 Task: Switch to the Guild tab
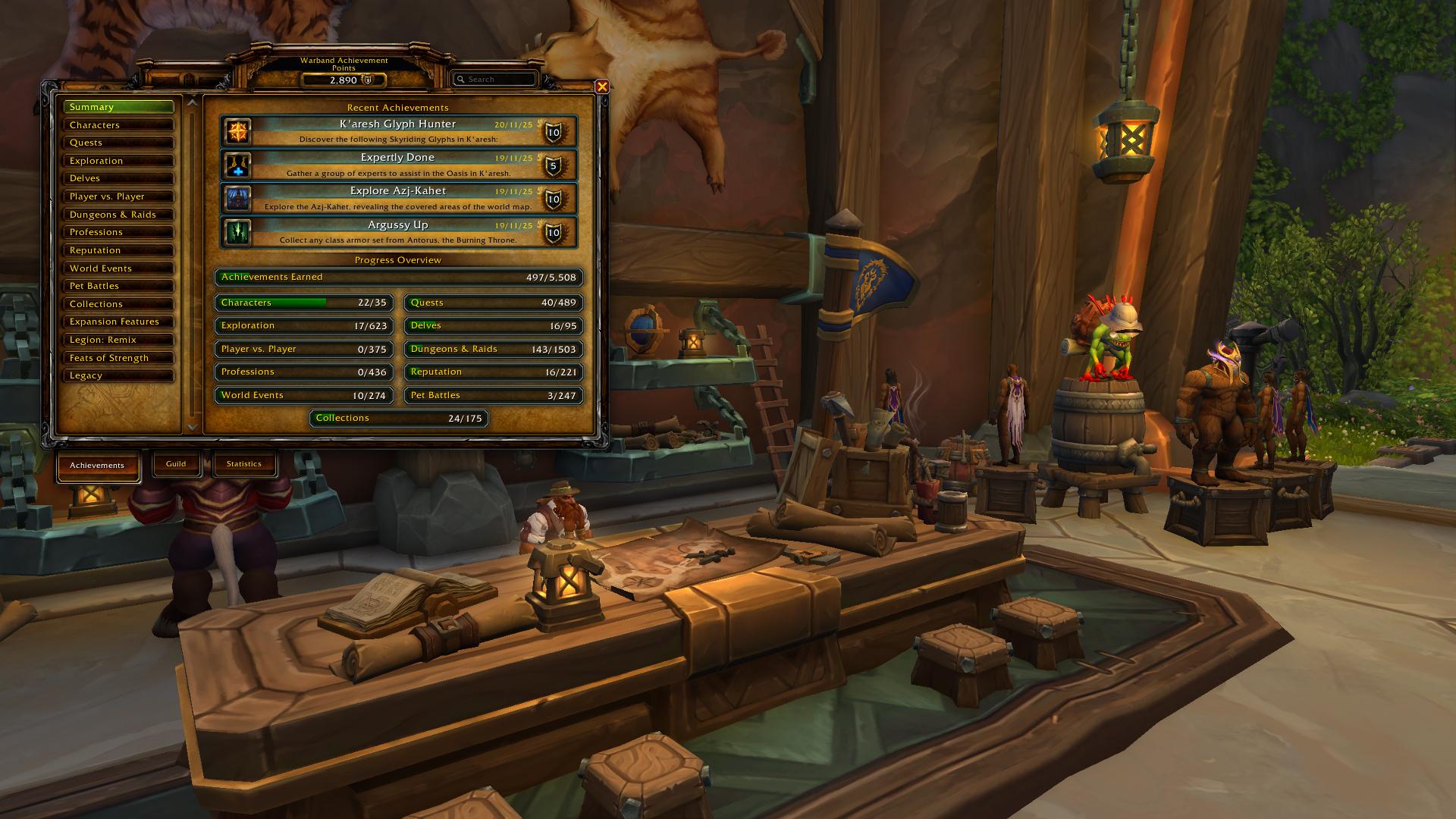coord(176,464)
